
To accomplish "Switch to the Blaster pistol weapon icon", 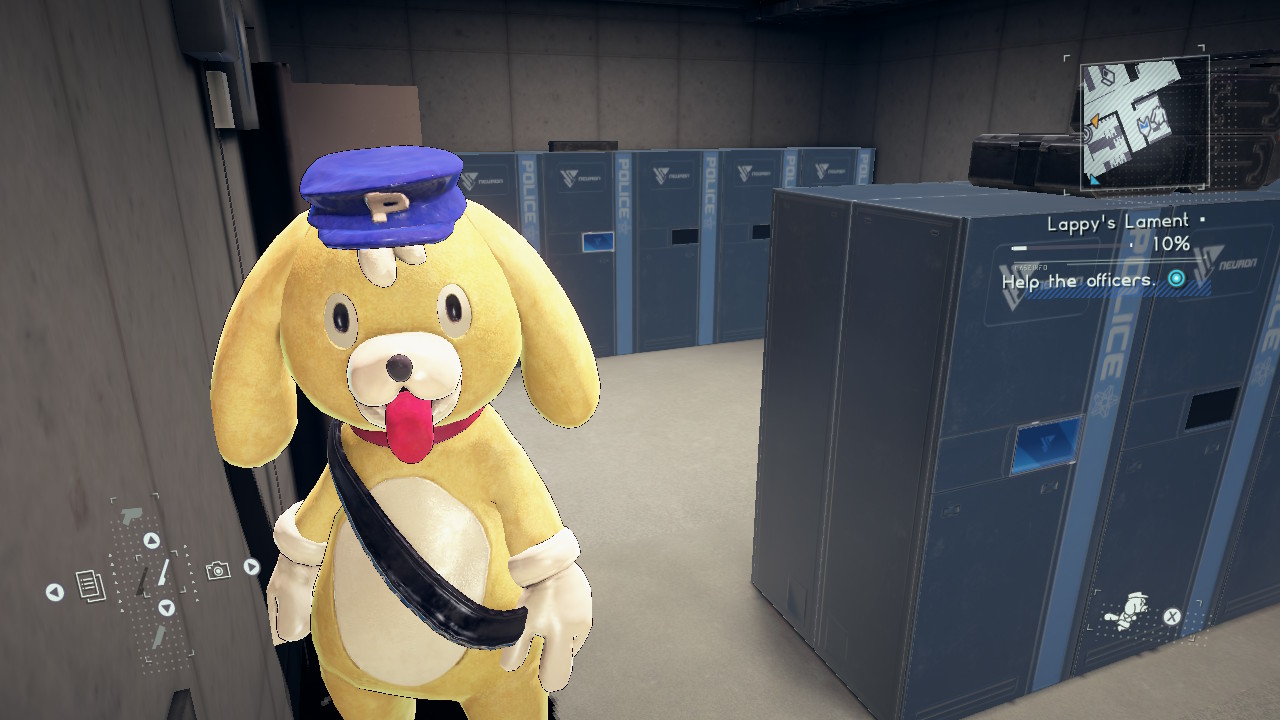I will click(130, 517).
